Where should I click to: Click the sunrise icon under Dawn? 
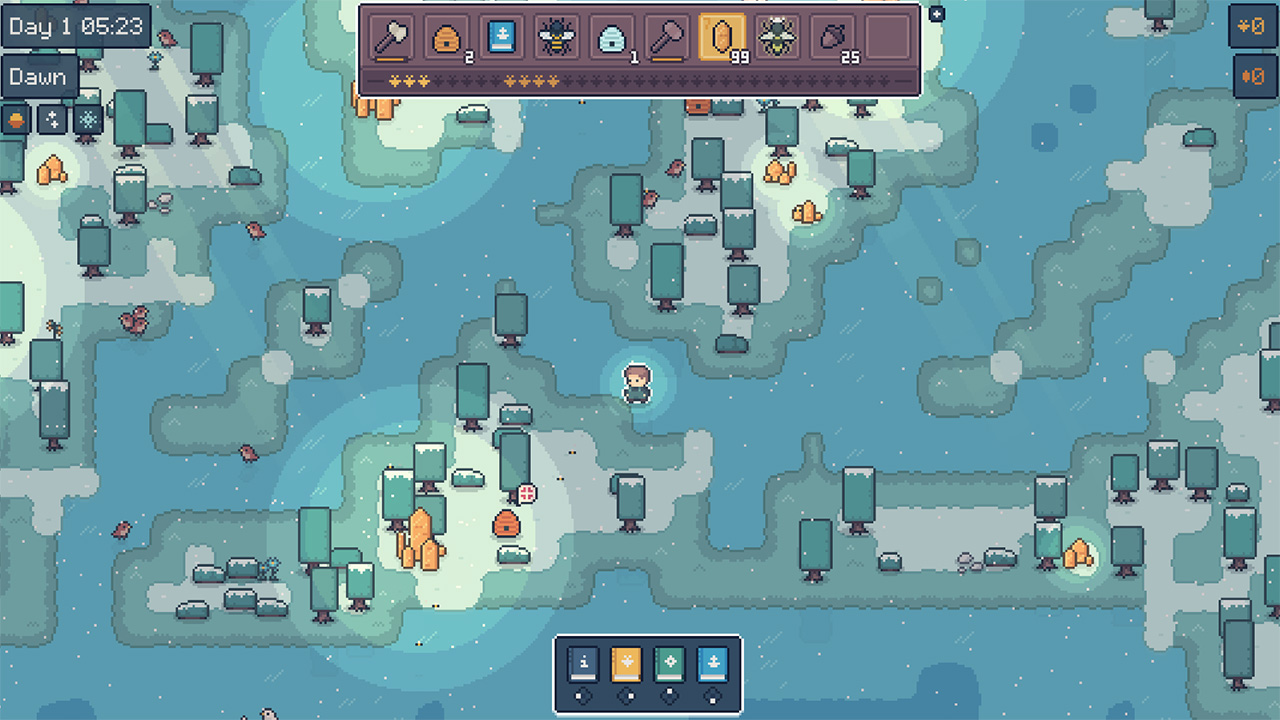point(16,119)
